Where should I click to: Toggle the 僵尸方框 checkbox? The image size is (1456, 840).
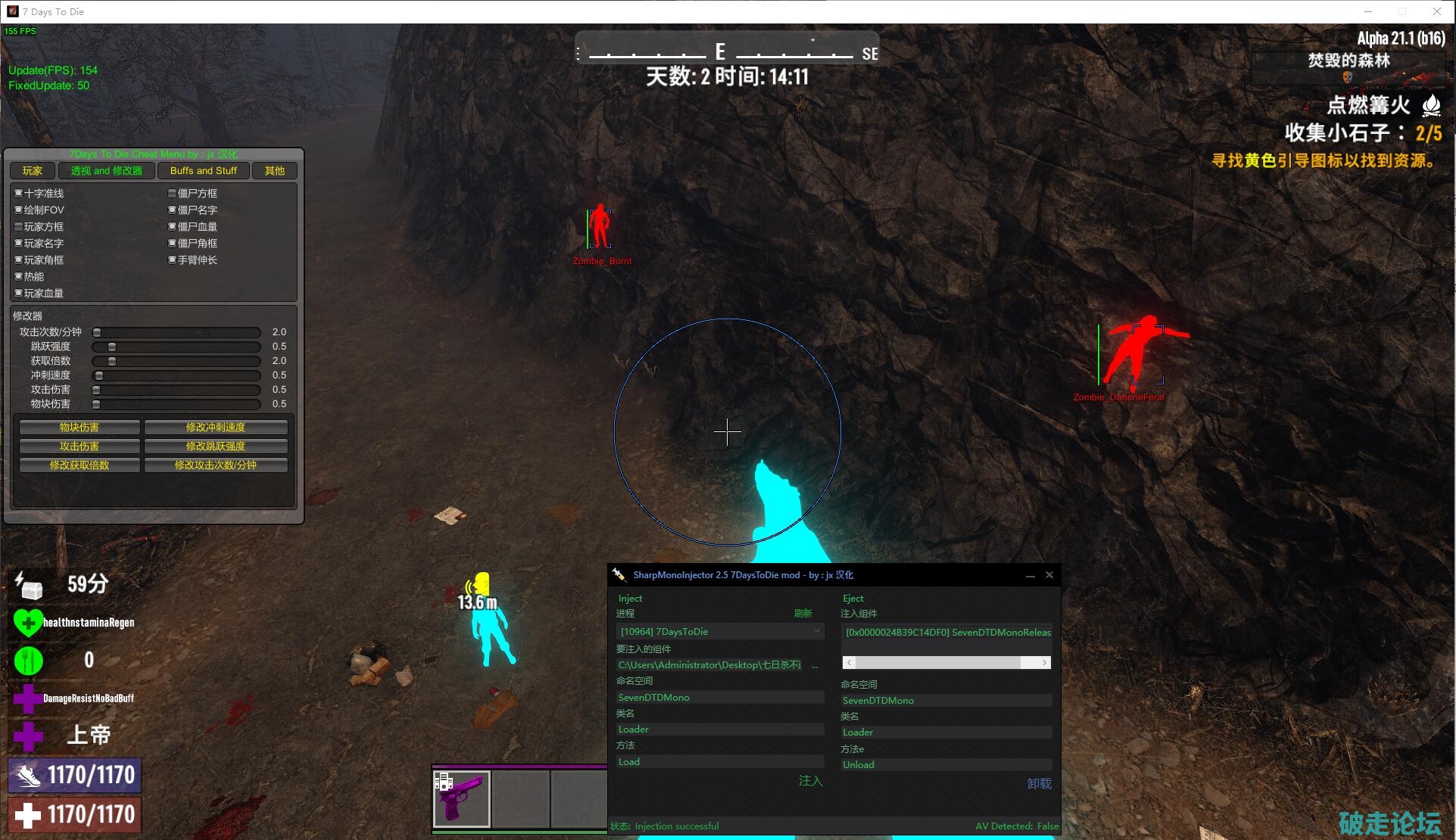tap(173, 194)
